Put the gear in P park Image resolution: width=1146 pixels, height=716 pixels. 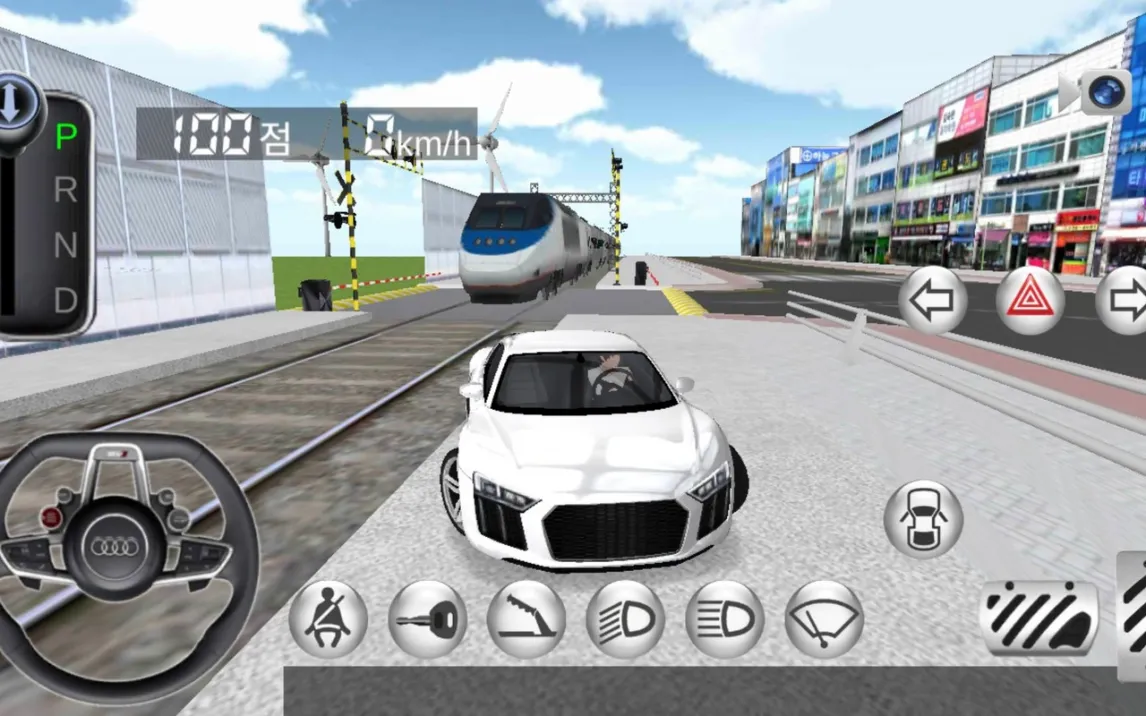point(65,136)
